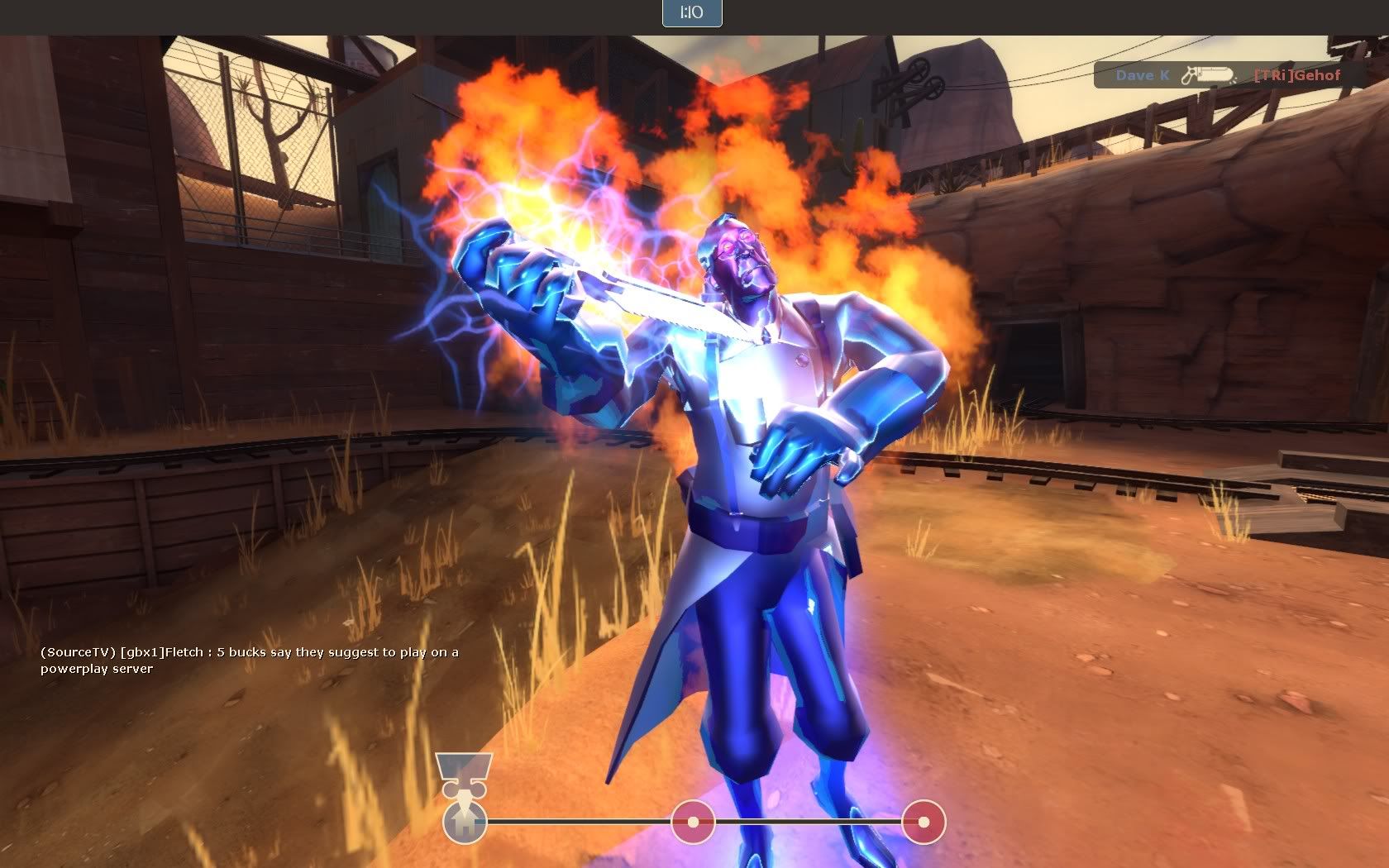This screenshot has width=1389, height=868.
Task: Expand the chat message history
Action: coord(248,660)
